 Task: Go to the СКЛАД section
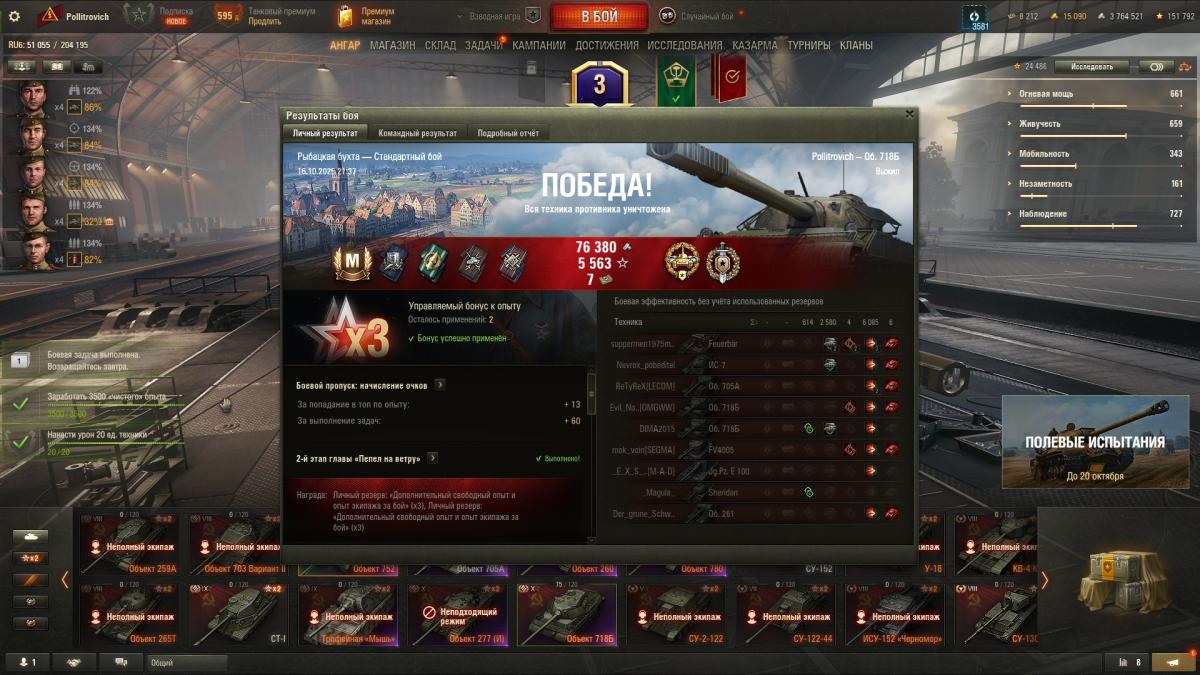click(x=441, y=45)
